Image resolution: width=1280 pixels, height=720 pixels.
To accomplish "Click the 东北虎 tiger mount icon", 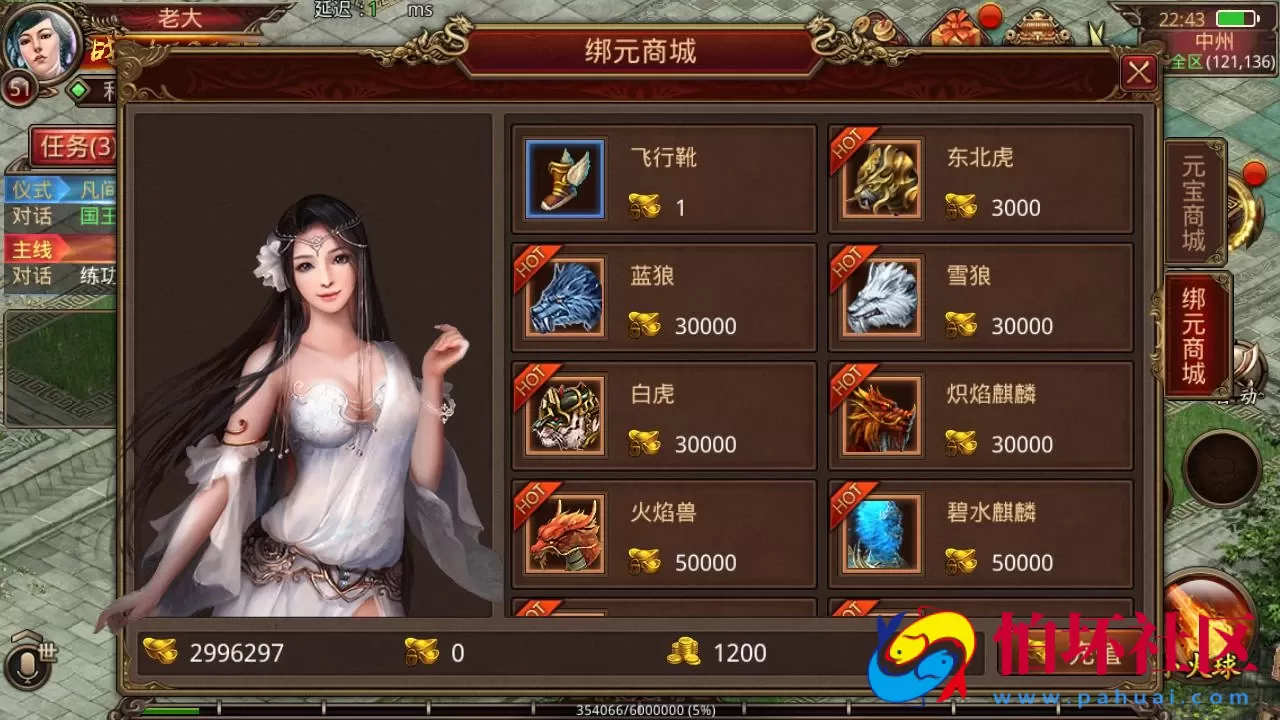I will [879, 180].
